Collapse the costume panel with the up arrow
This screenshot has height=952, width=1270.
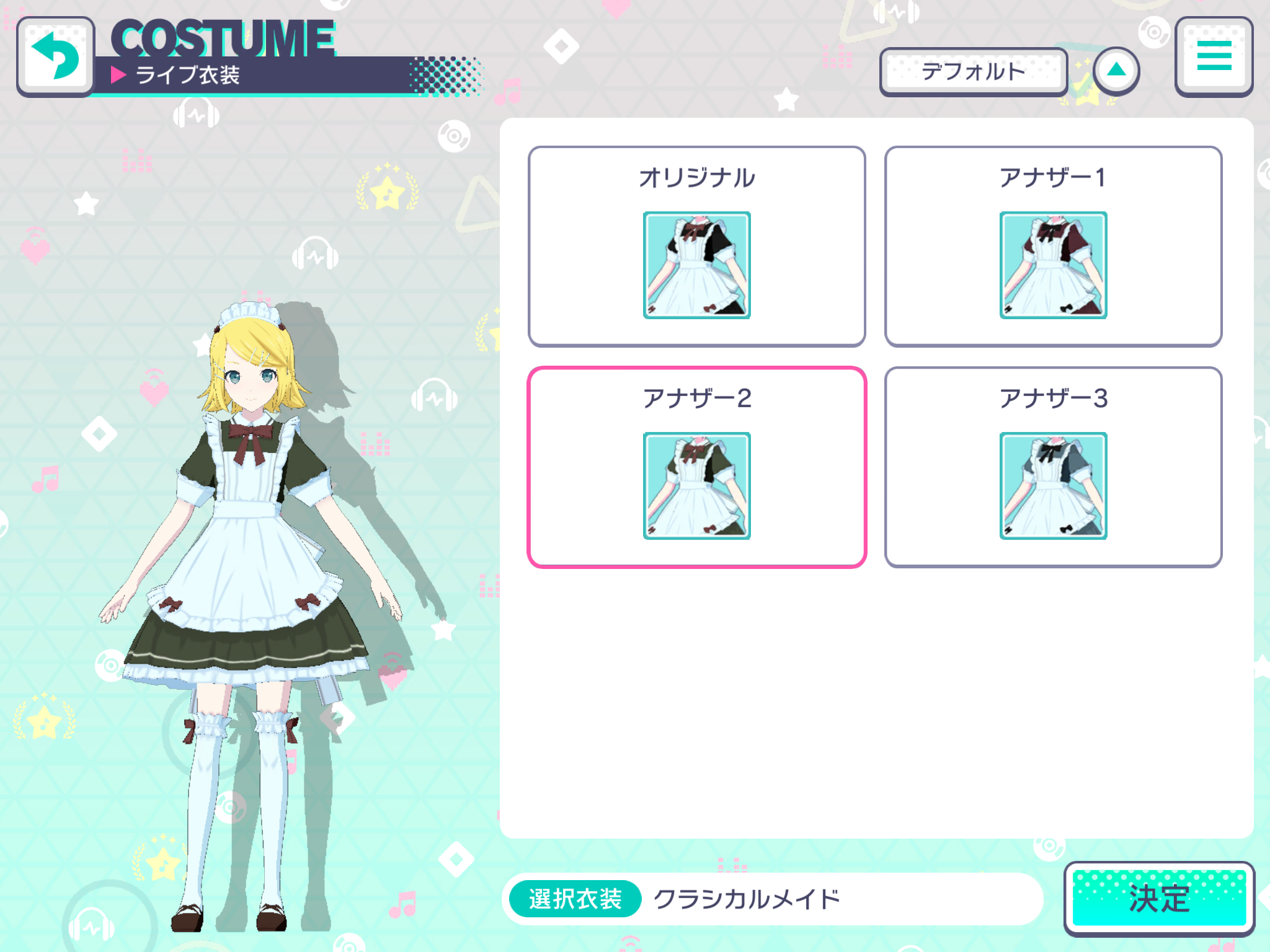(1116, 71)
